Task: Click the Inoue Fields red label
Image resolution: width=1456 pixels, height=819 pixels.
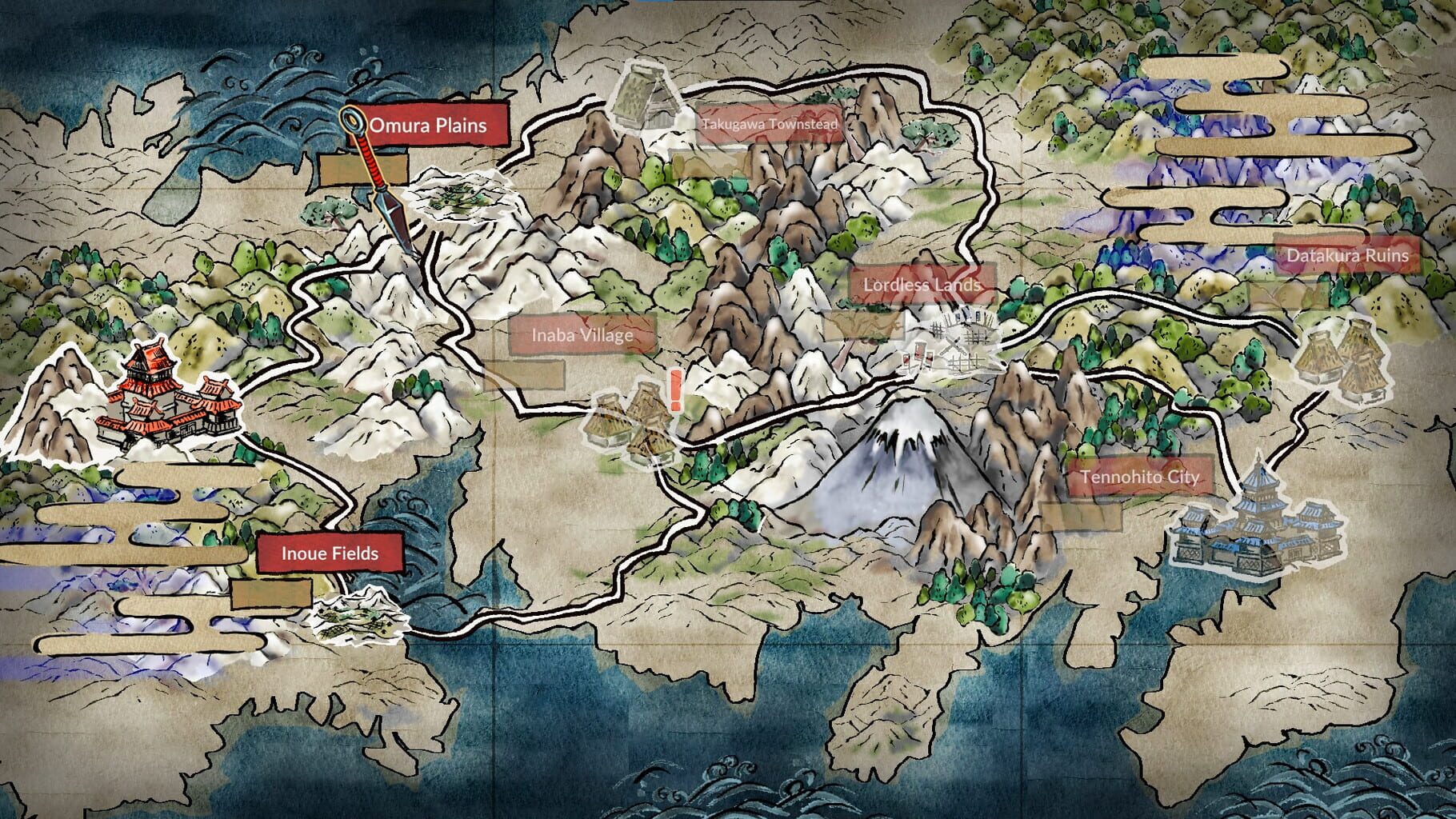Action: click(x=329, y=553)
